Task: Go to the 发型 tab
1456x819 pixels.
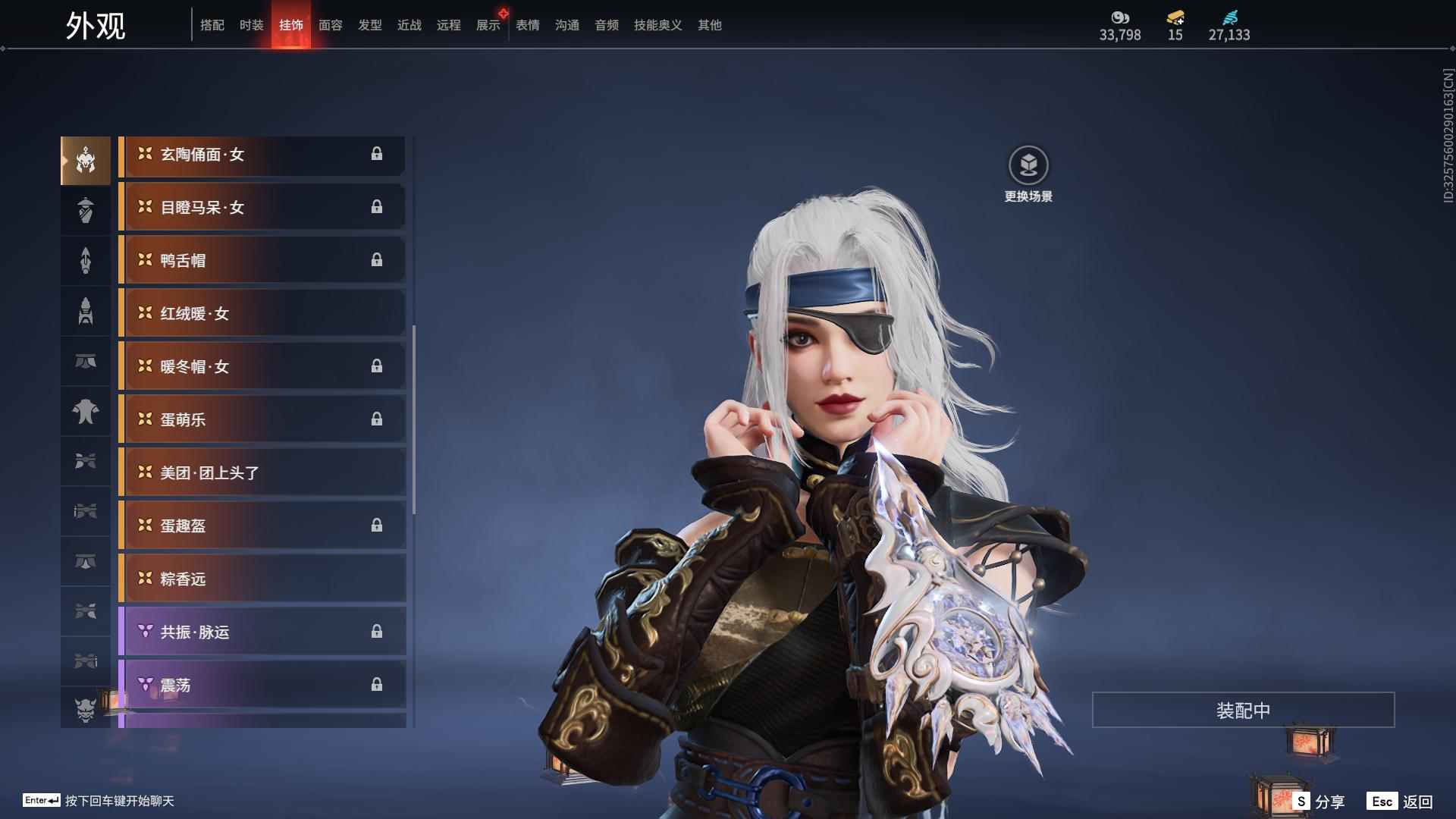Action: (x=370, y=25)
